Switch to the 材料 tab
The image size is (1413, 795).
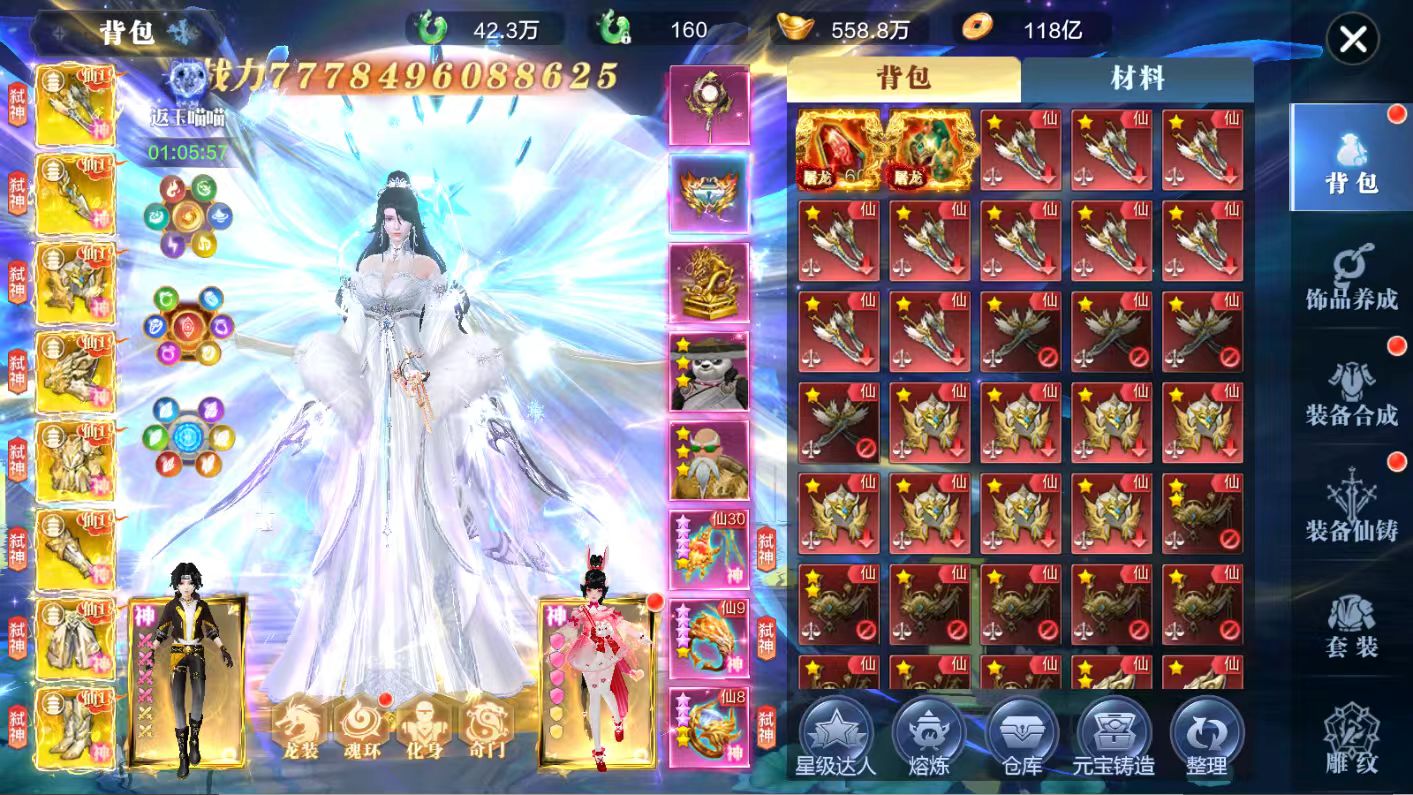tap(1136, 79)
